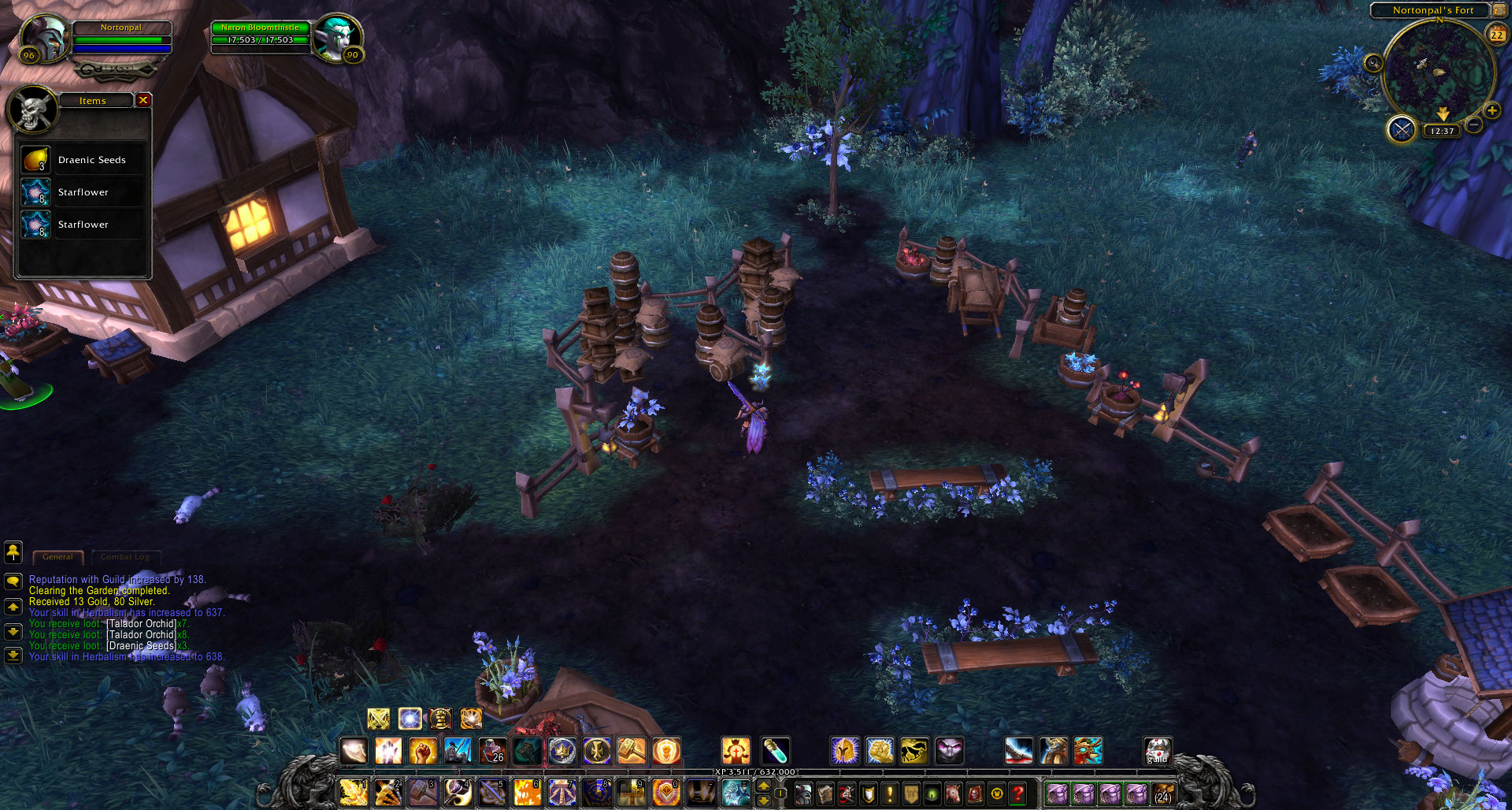
Task: Open the backpack showing 24 free slots
Action: [1163, 793]
